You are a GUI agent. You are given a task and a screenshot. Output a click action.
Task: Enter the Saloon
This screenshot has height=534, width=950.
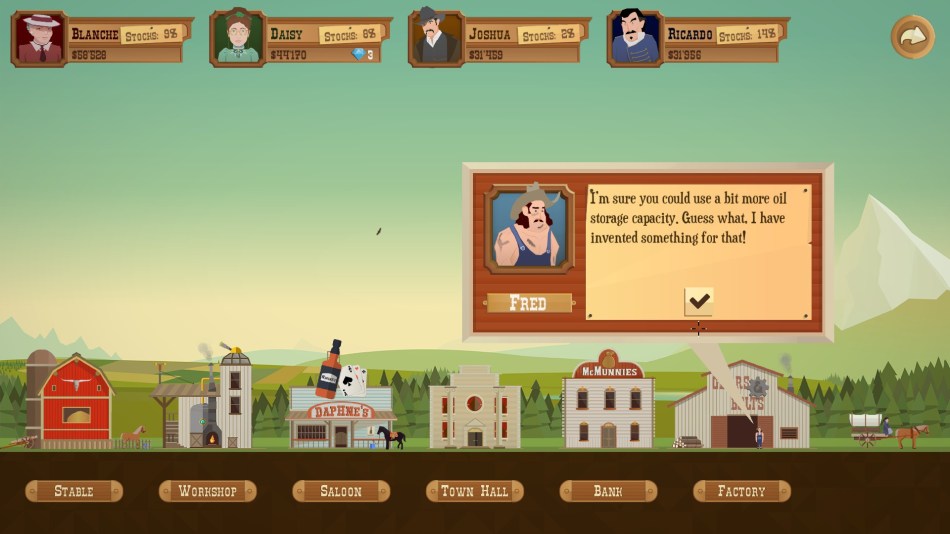341,491
